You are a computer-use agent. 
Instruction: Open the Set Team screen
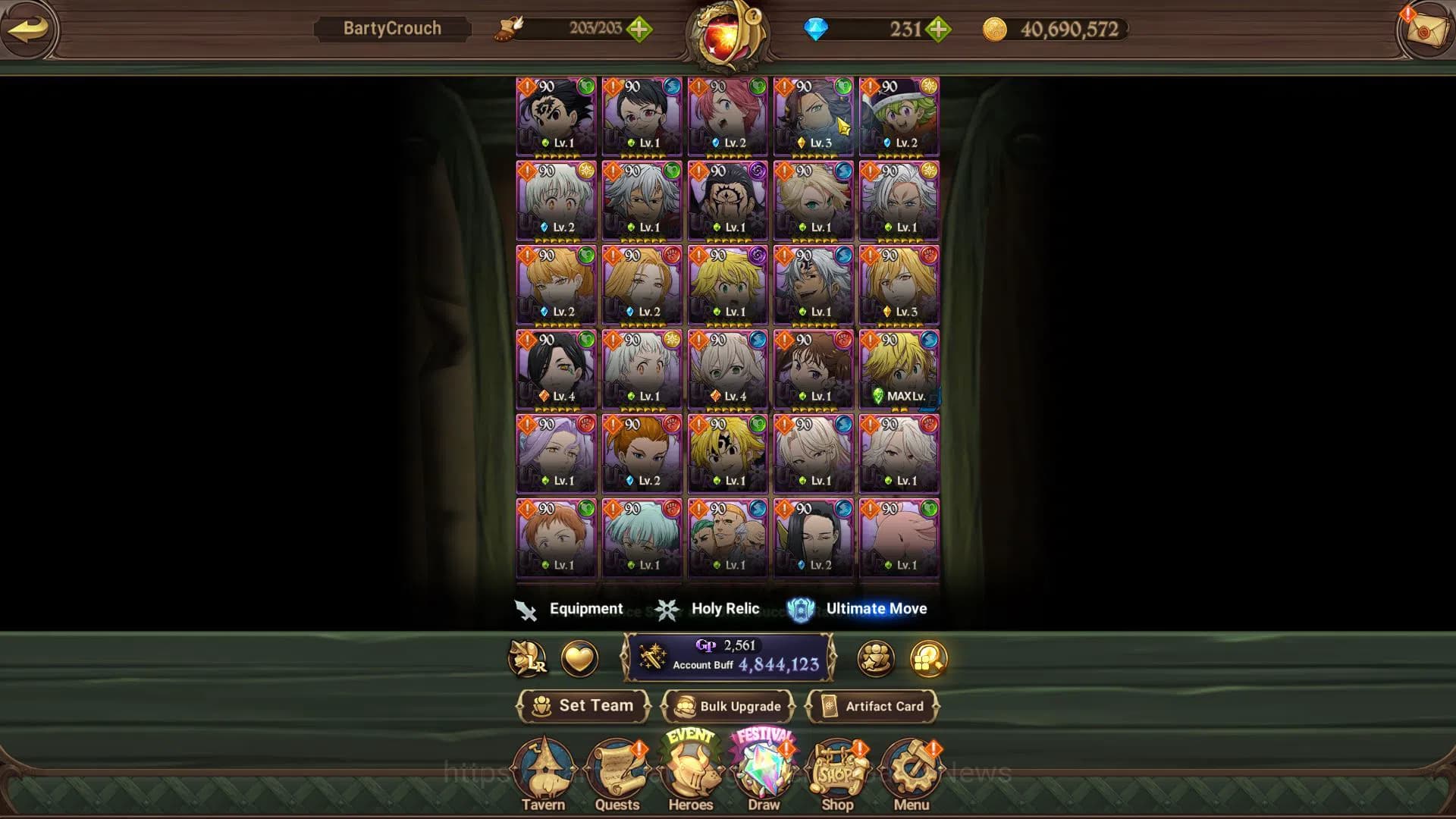pyautogui.click(x=583, y=706)
